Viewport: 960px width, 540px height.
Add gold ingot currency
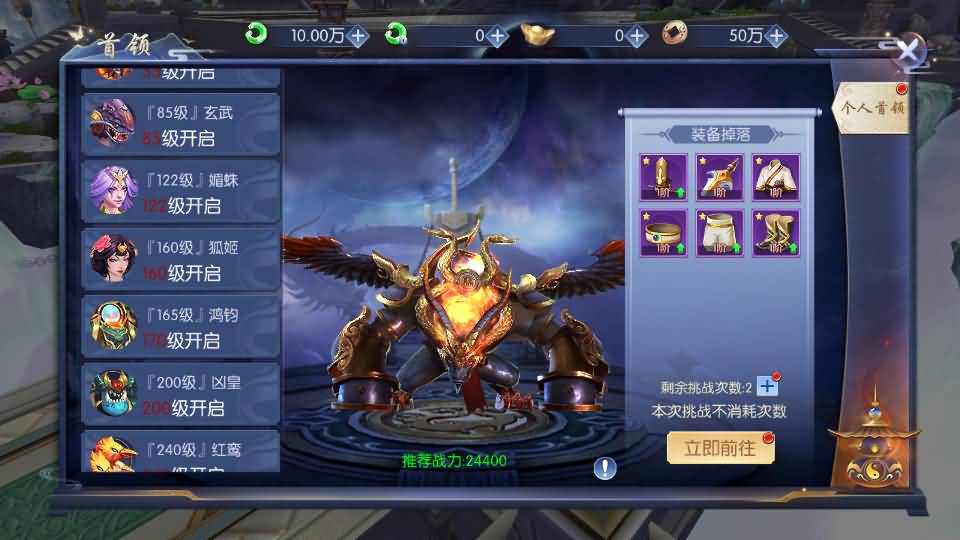(x=637, y=36)
